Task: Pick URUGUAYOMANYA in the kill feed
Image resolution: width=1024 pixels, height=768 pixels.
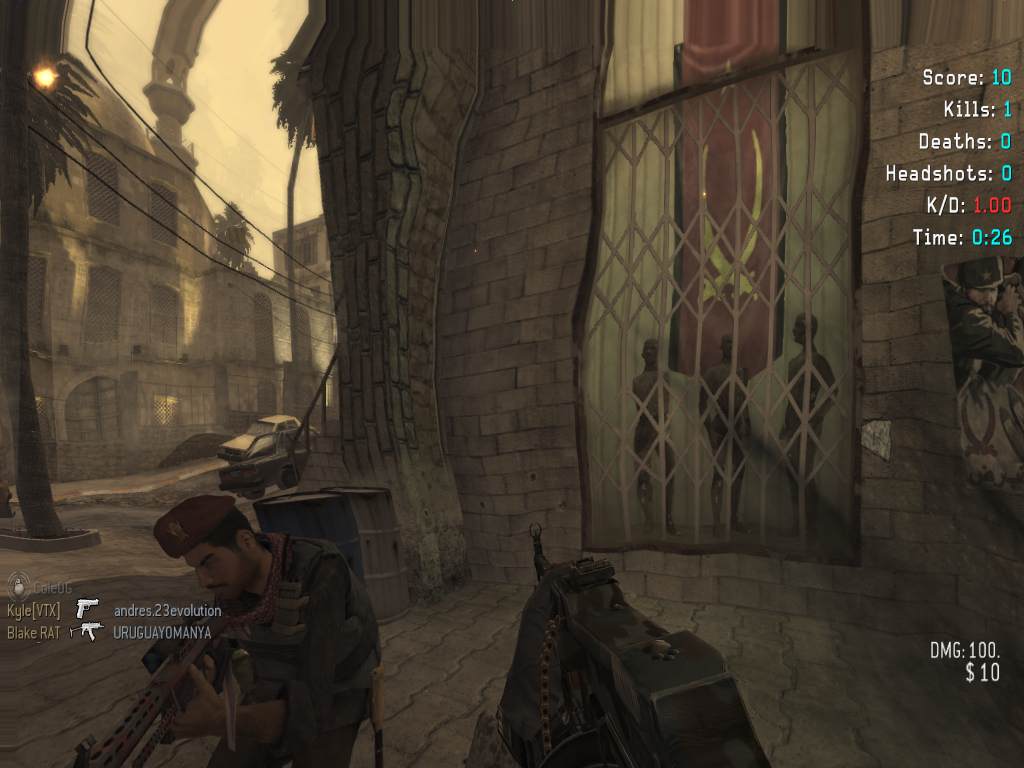Action: click(162, 632)
